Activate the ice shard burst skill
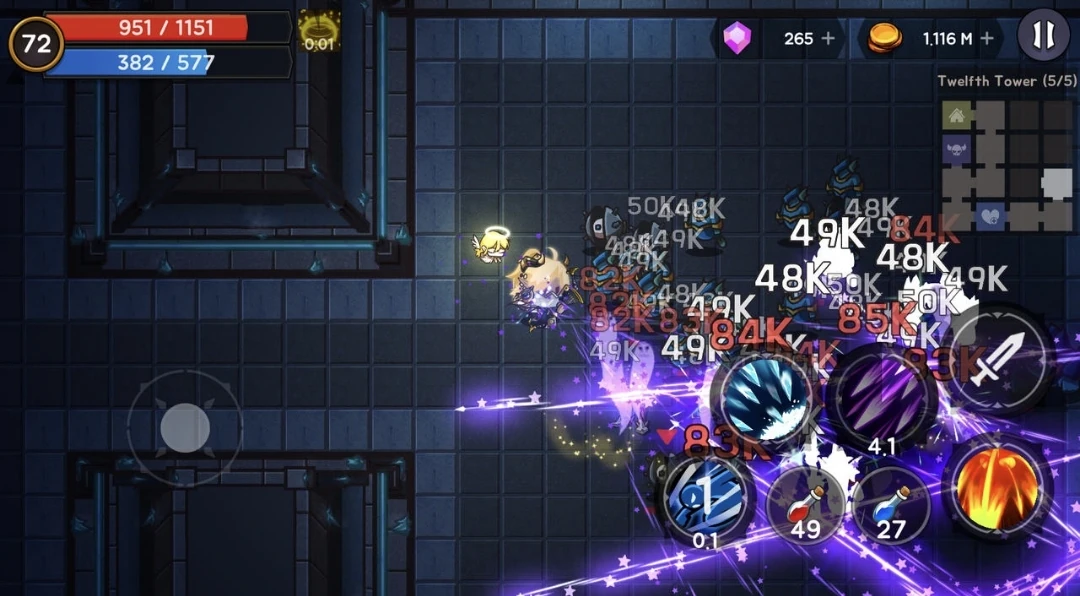Screen dimensions: 1080x596 (x=768, y=397)
